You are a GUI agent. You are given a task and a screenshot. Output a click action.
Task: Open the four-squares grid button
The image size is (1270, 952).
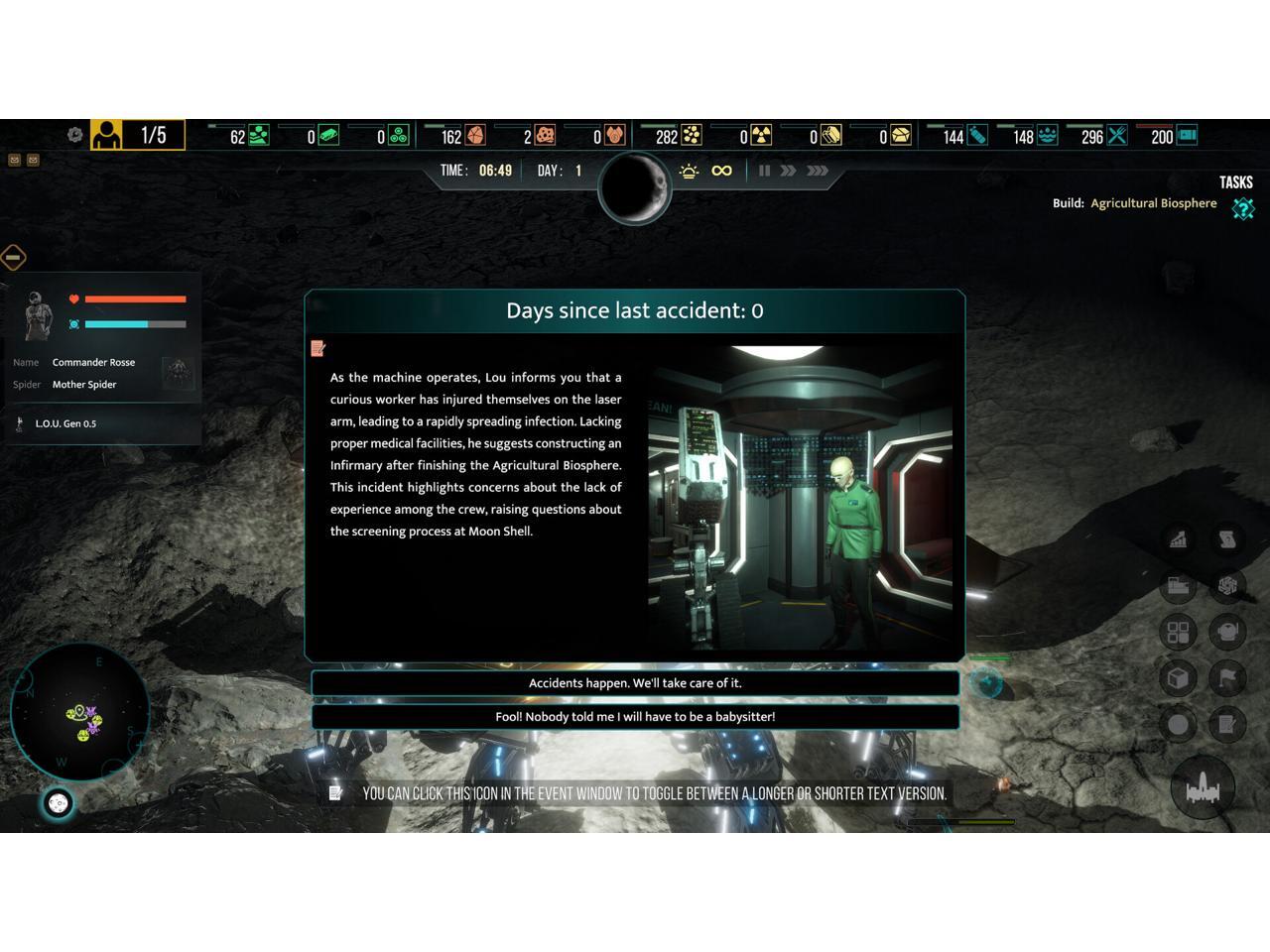coord(1178,633)
